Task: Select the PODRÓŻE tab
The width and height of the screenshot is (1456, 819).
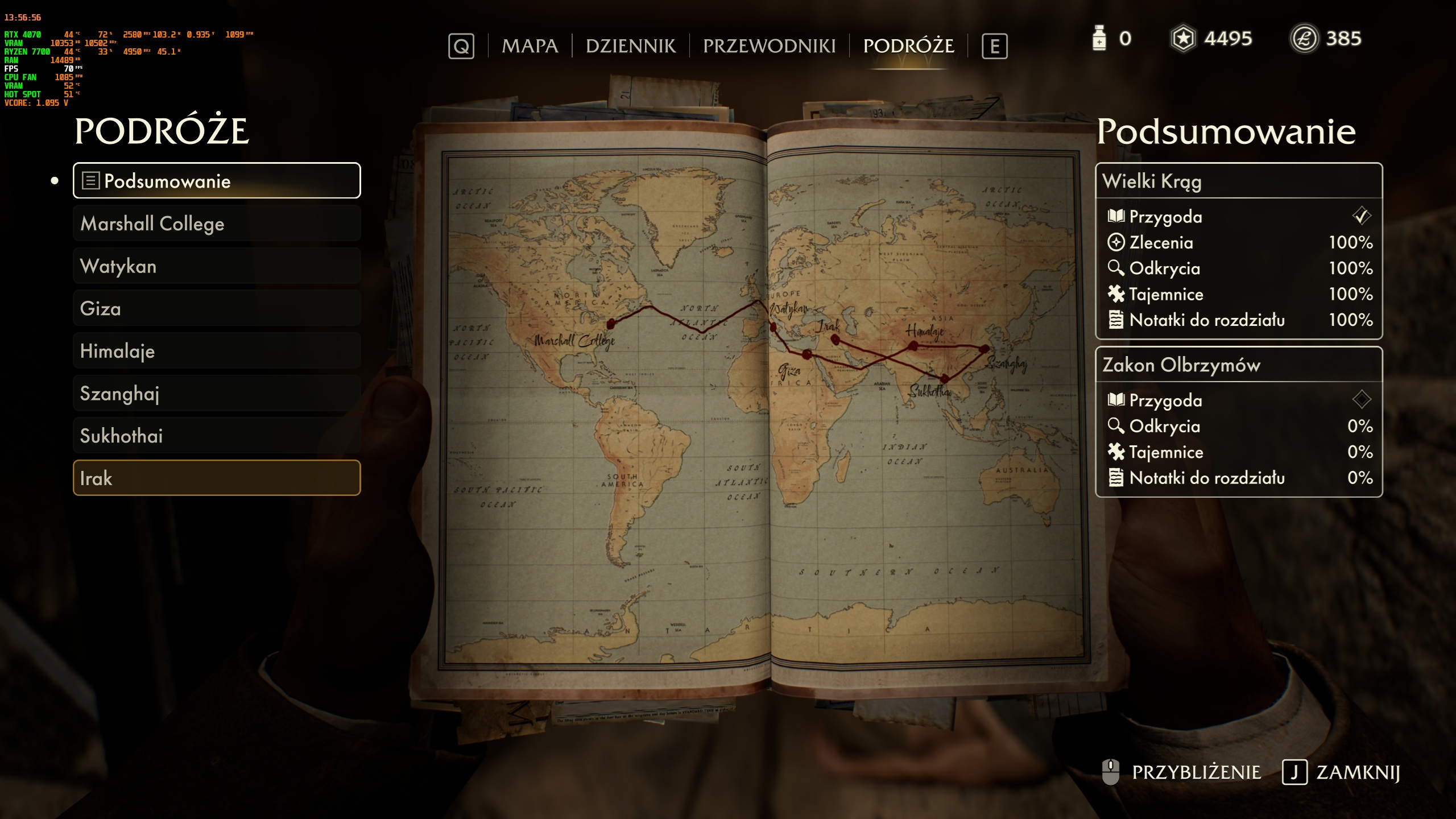Action: coord(908,46)
